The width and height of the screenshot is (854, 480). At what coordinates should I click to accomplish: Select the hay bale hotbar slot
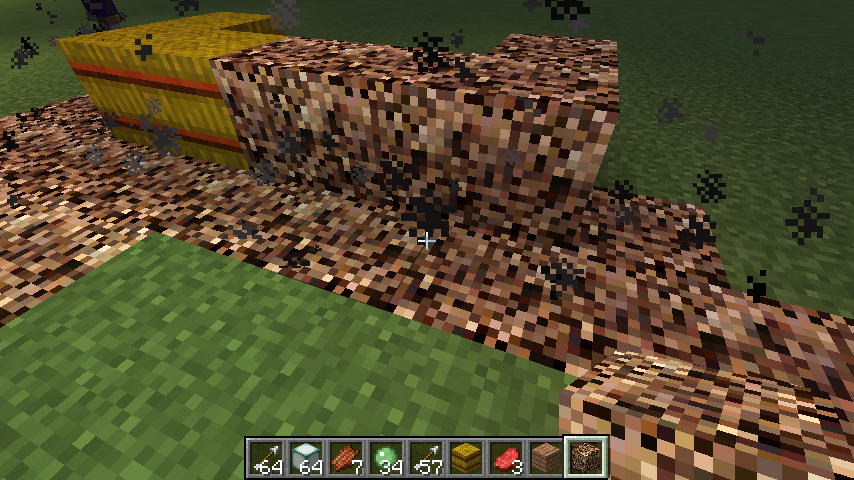point(467,458)
